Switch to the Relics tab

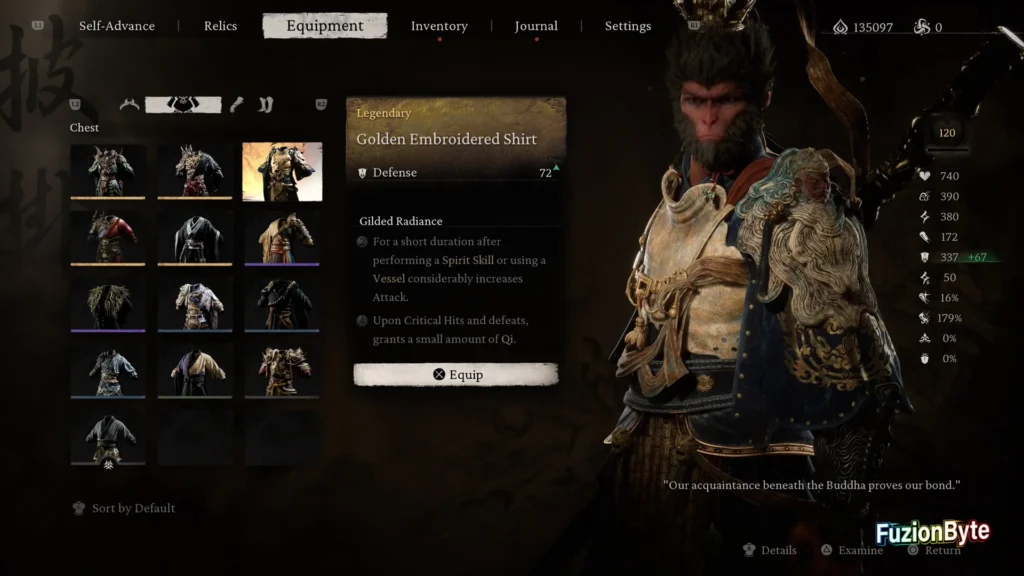(220, 26)
